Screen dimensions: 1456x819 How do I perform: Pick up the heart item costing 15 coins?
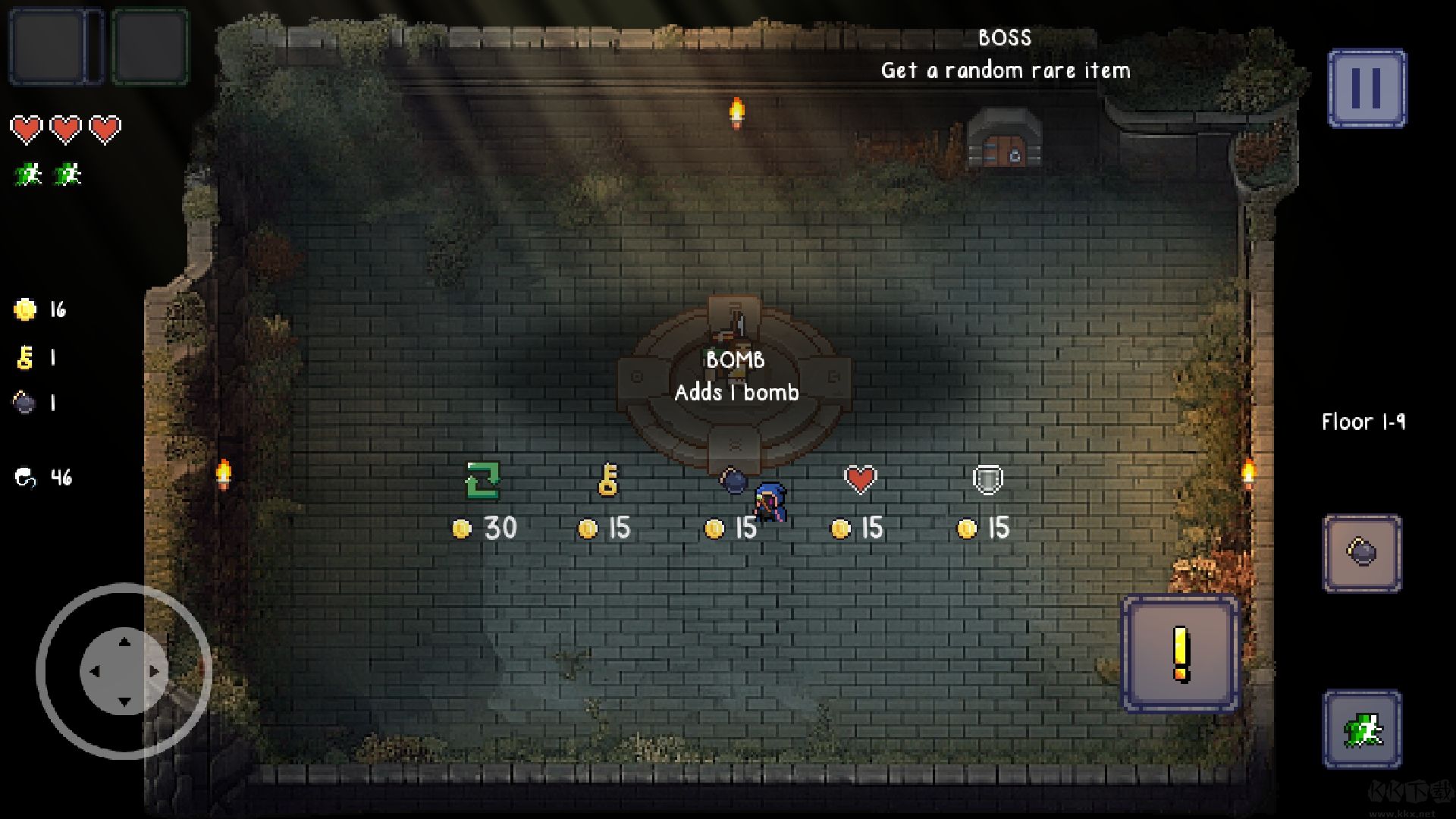861,479
